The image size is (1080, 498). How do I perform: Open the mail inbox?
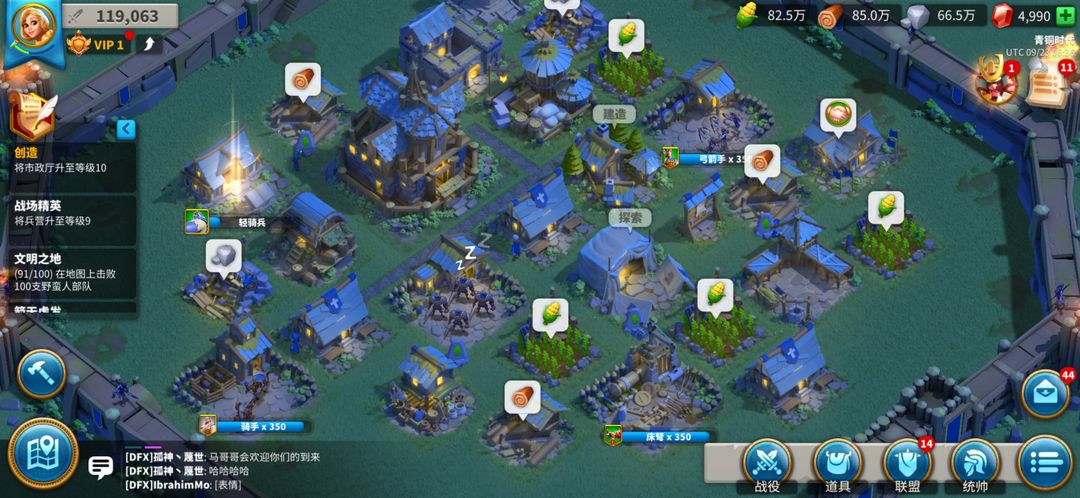click(x=1045, y=393)
